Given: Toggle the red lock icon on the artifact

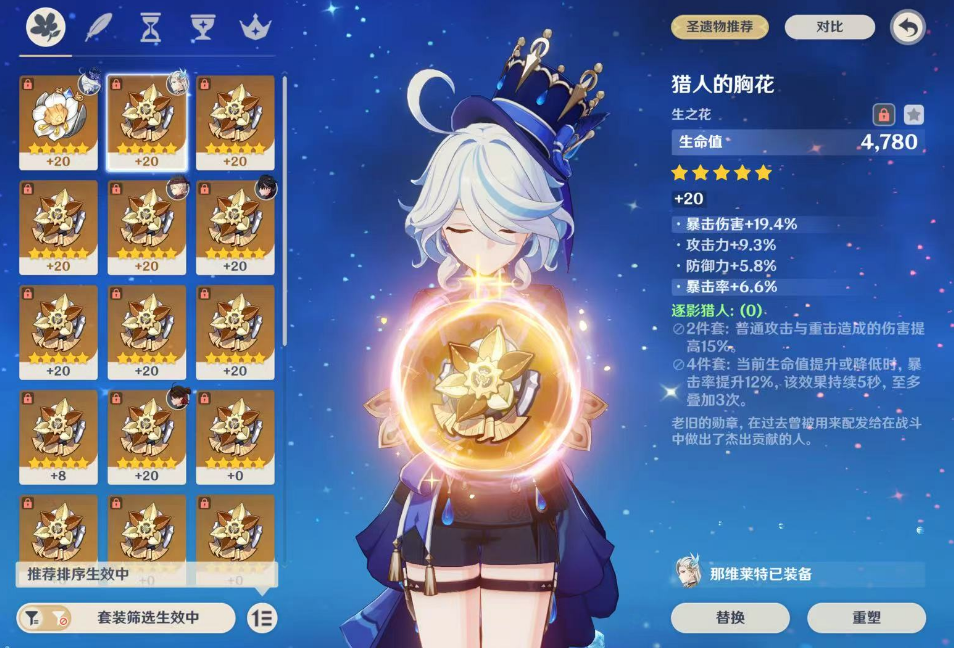Looking at the screenshot, I should pyautogui.click(x=883, y=114).
